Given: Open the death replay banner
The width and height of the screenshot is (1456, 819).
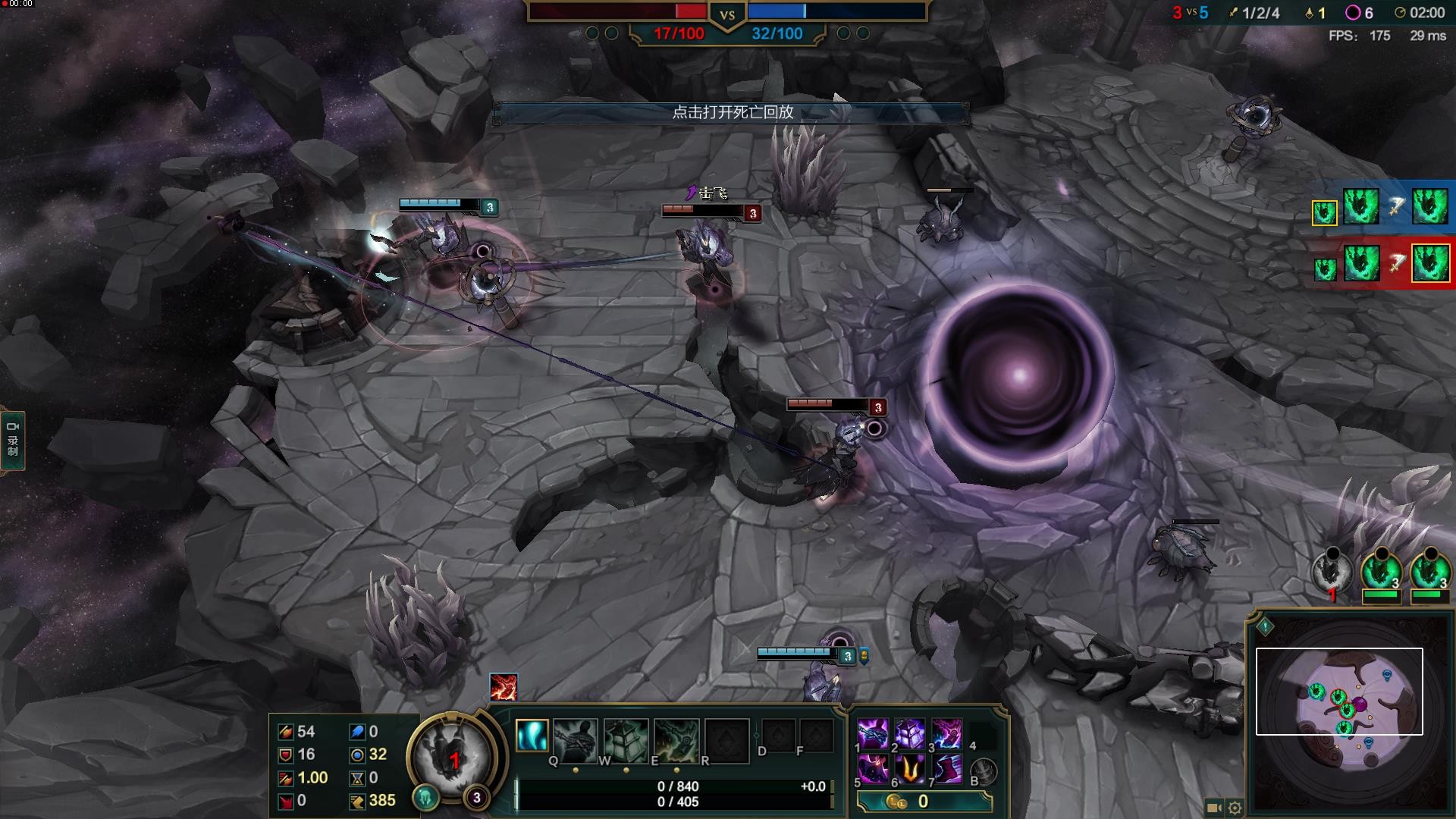Looking at the screenshot, I should click(731, 113).
